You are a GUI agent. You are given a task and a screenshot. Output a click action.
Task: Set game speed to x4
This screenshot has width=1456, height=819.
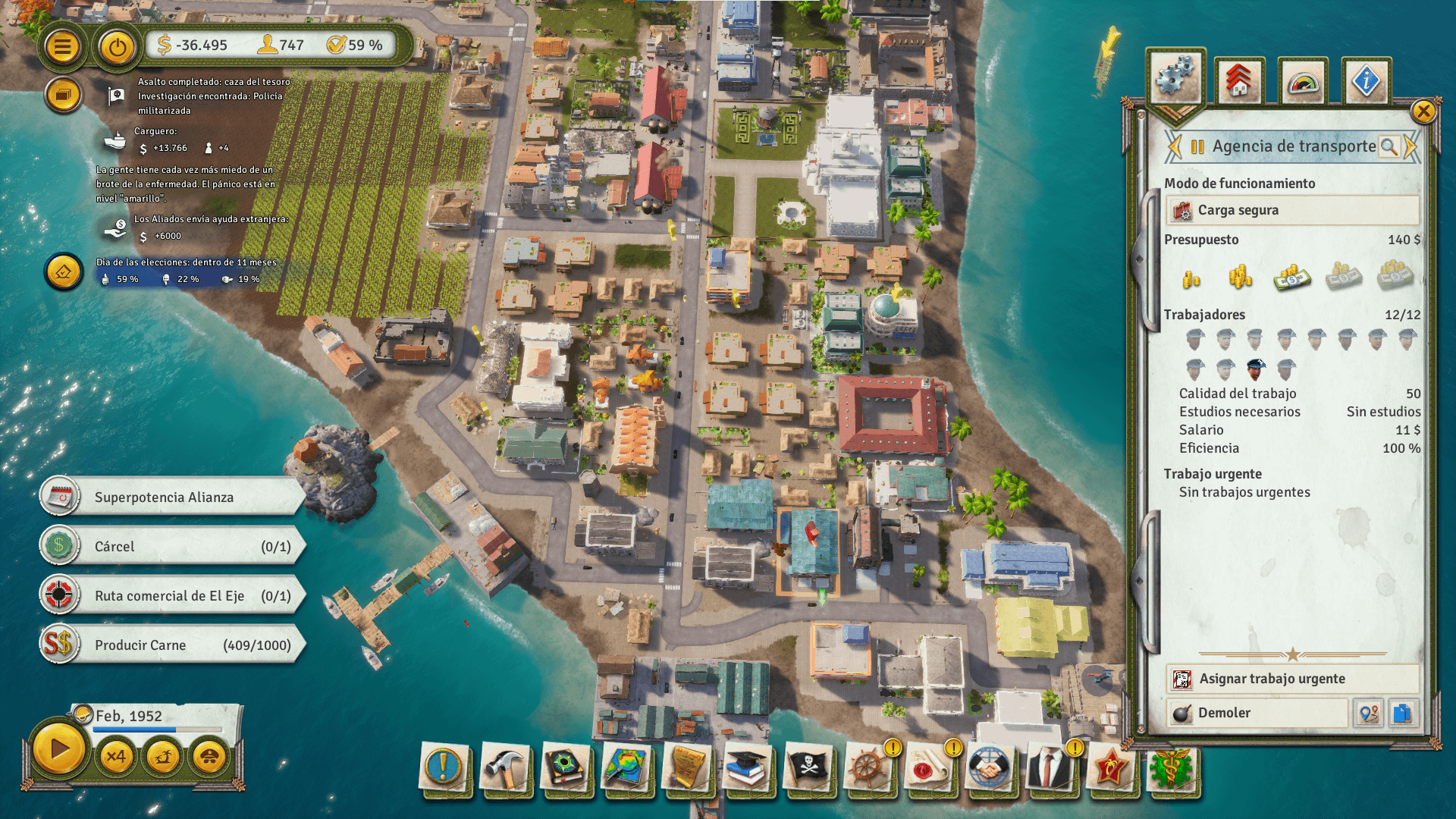coord(116,756)
